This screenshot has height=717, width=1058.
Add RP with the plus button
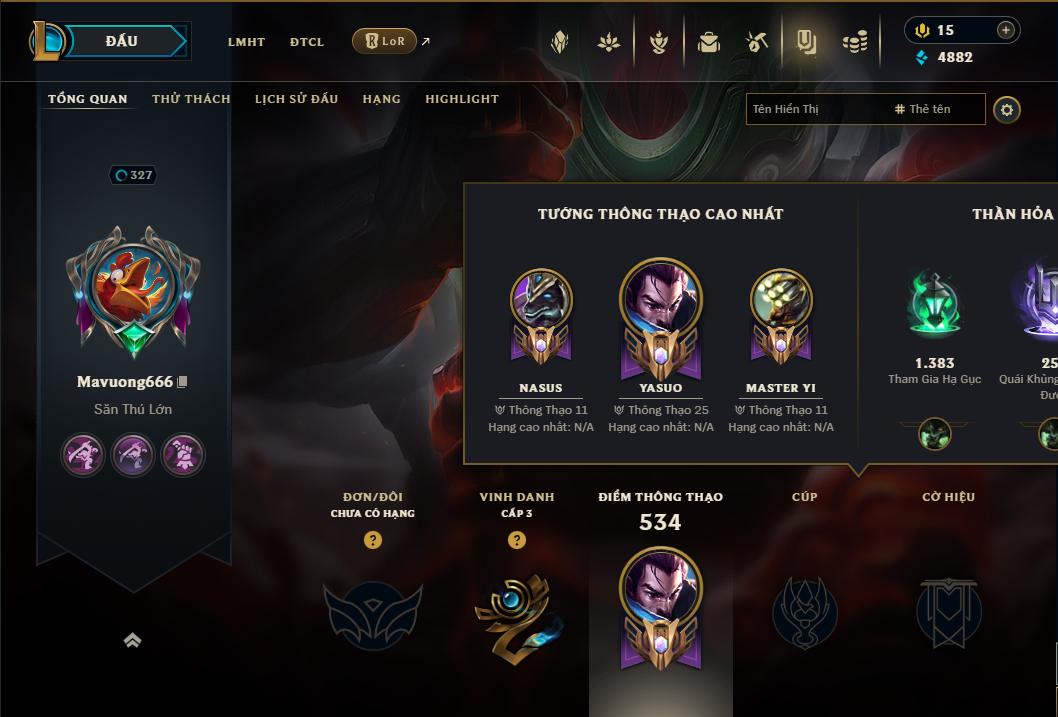point(1005,30)
